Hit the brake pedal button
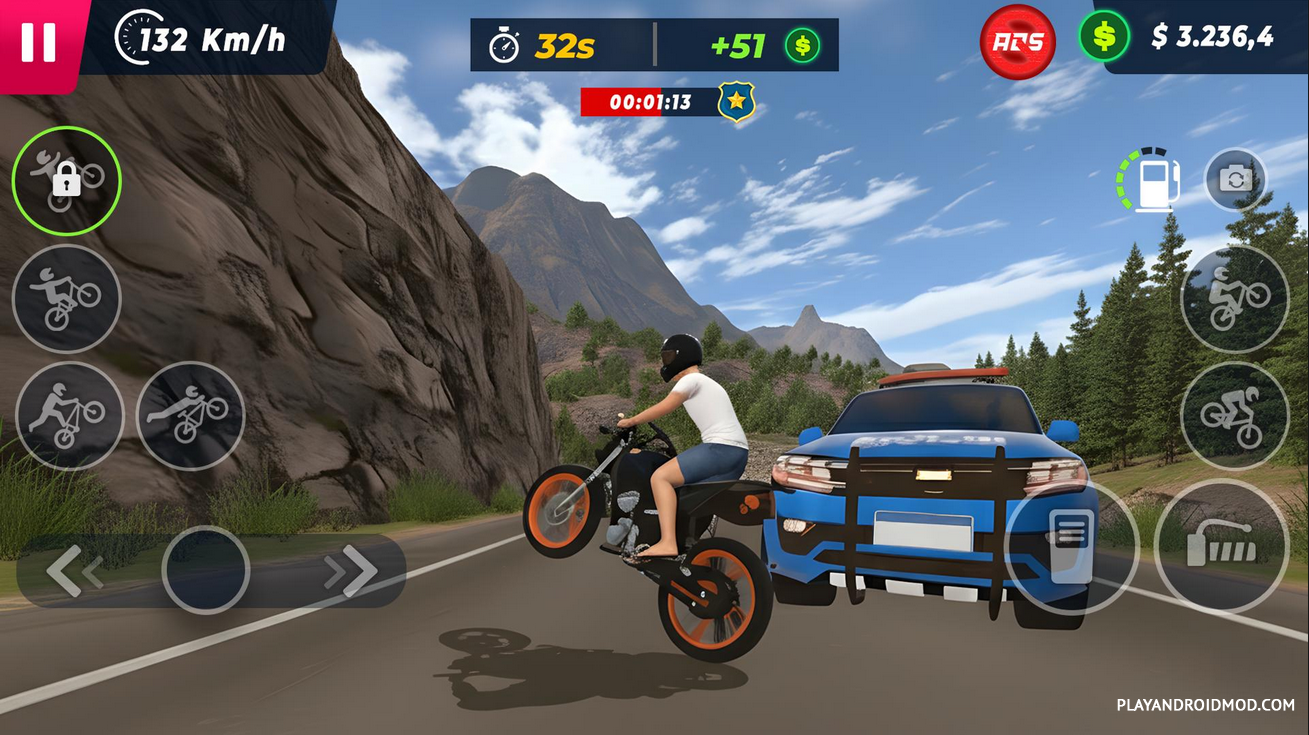 click(x=1071, y=548)
